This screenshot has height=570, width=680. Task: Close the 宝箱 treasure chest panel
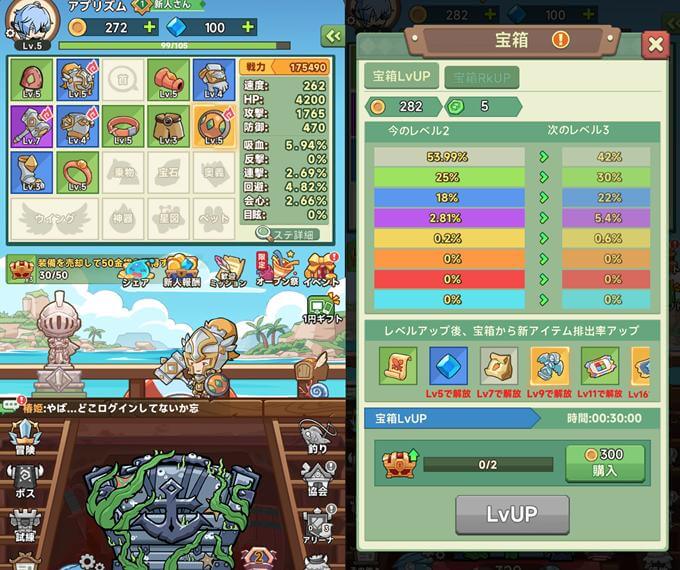[655, 44]
